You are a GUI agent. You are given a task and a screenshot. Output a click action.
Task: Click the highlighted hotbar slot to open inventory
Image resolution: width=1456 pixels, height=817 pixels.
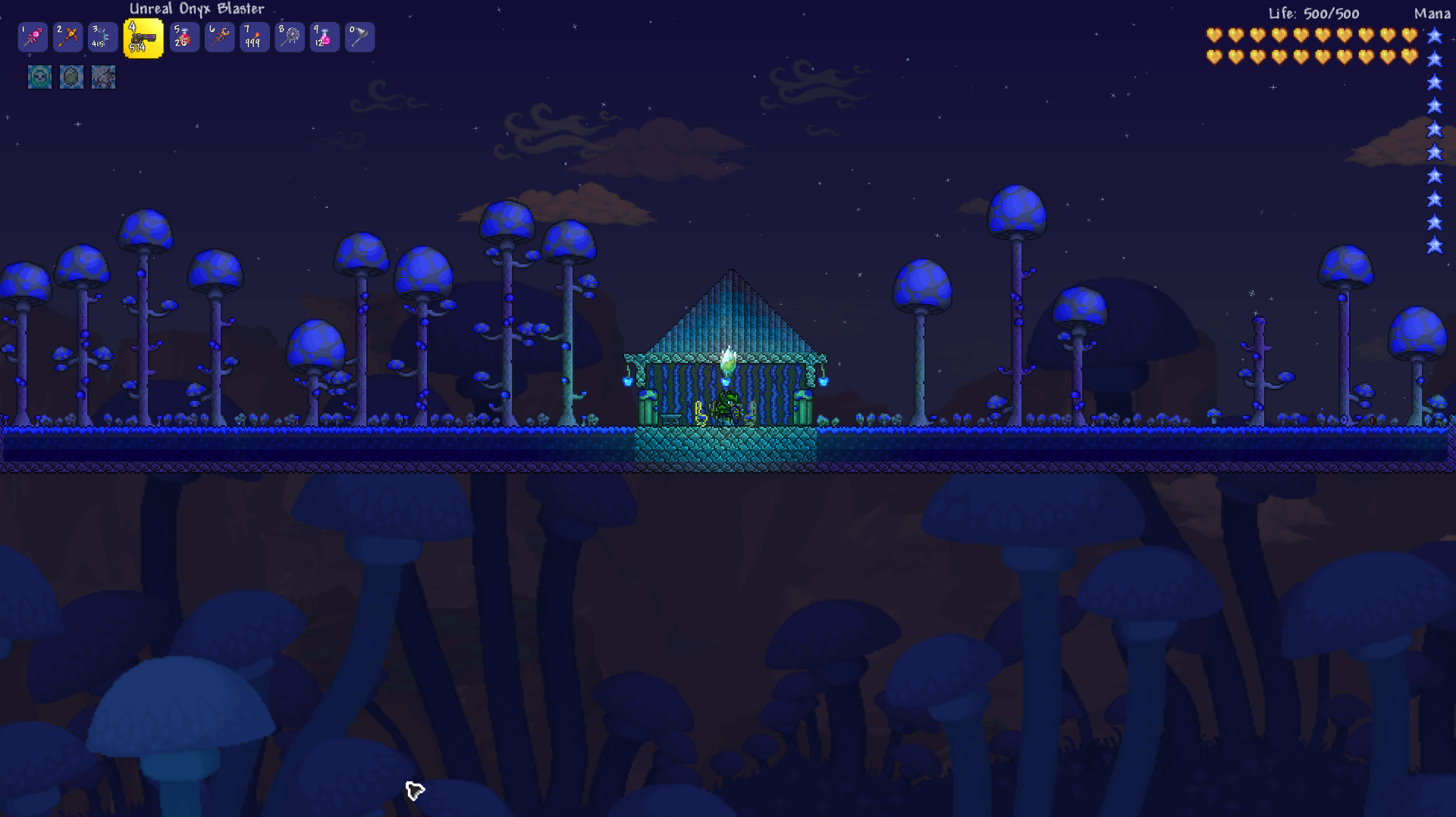[143, 36]
